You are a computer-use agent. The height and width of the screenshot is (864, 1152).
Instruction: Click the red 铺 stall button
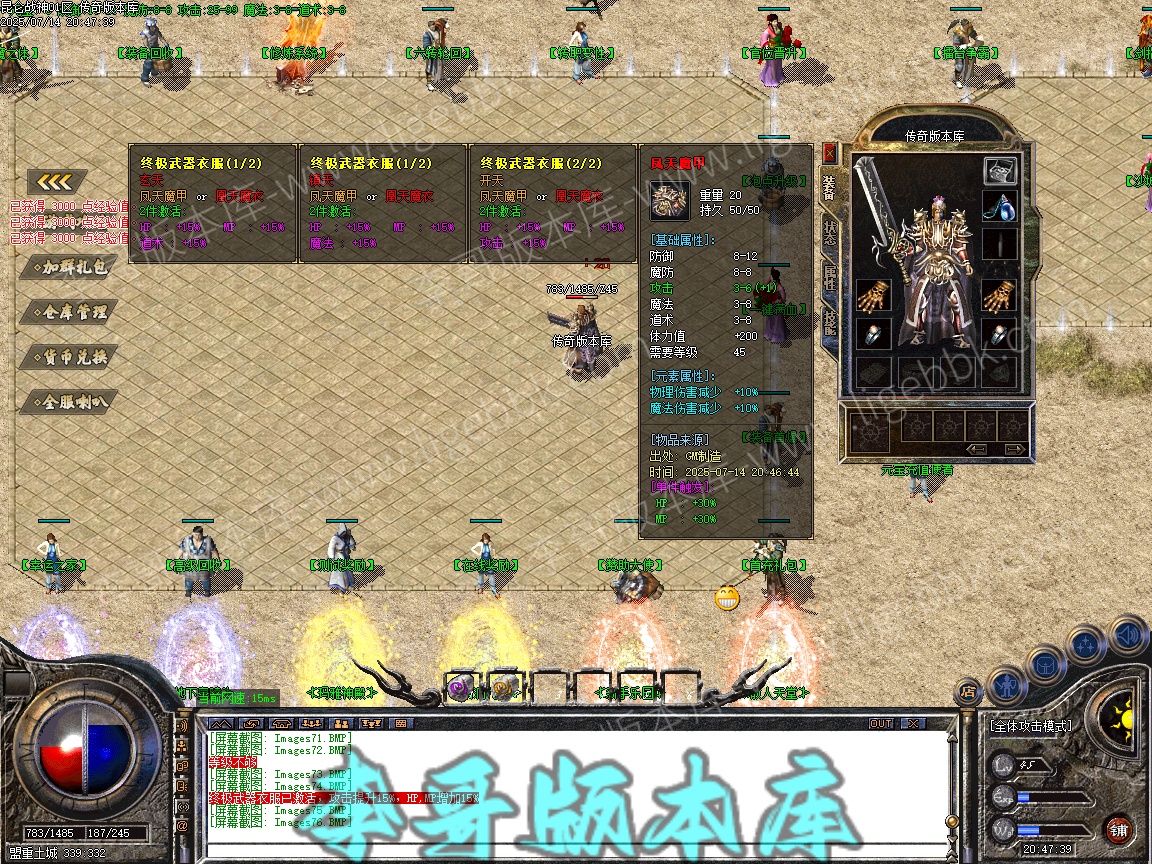(1119, 829)
